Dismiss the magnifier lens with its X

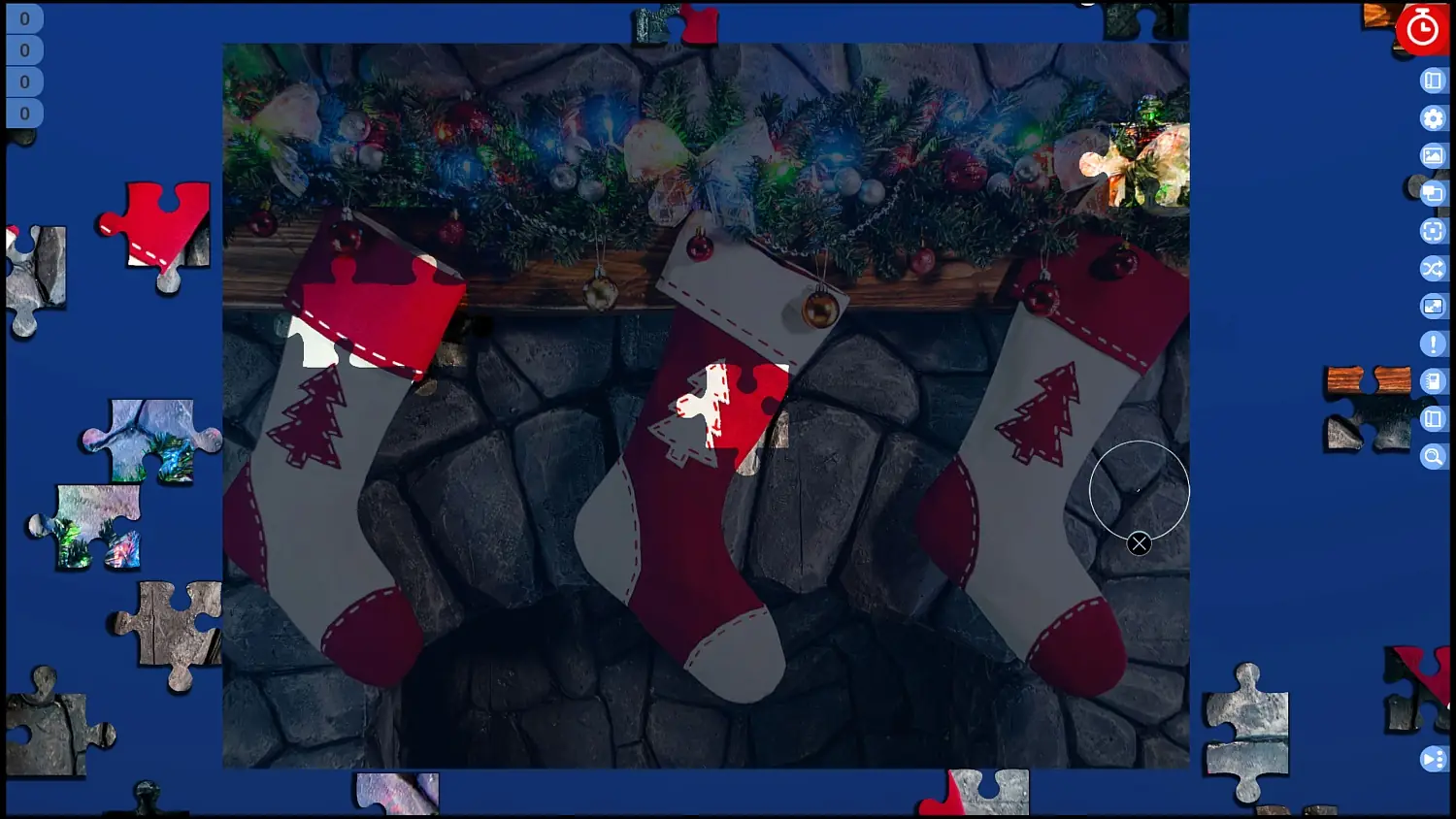(x=1140, y=544)
